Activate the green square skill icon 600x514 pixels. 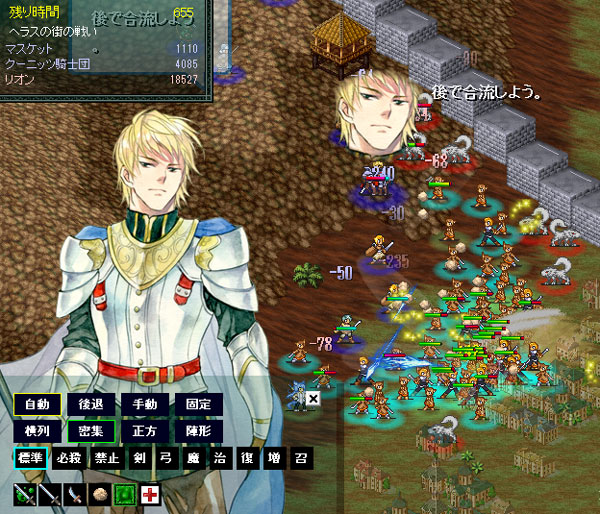point(124,494)
